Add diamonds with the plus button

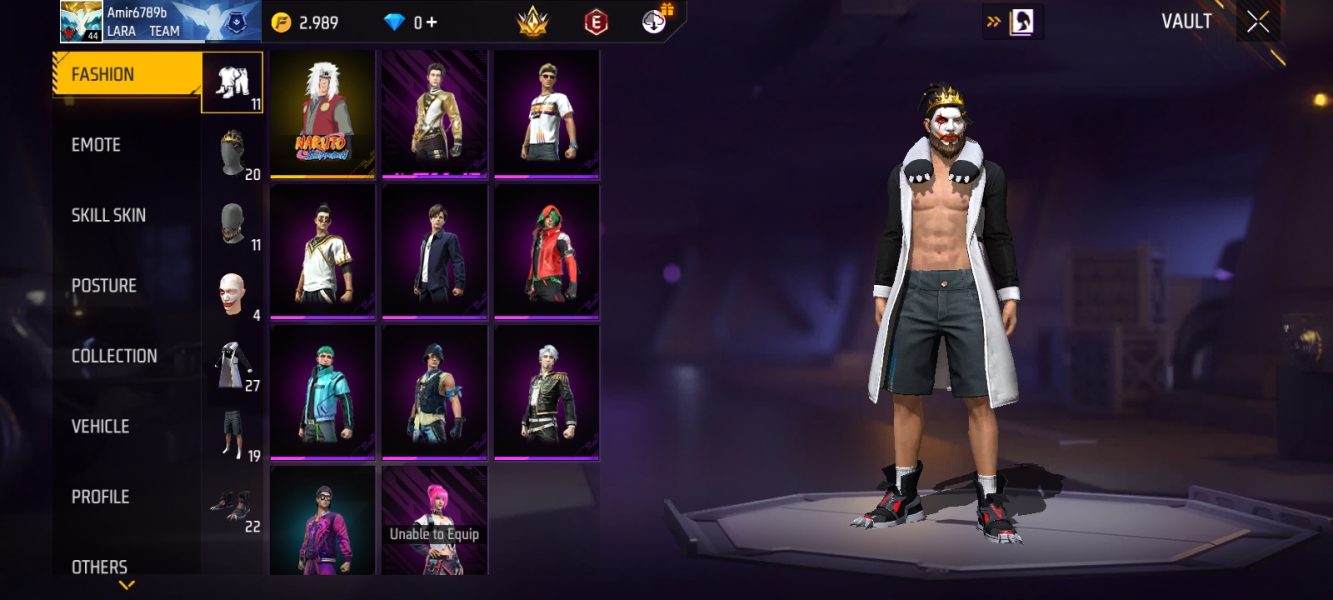pos(432,22)
